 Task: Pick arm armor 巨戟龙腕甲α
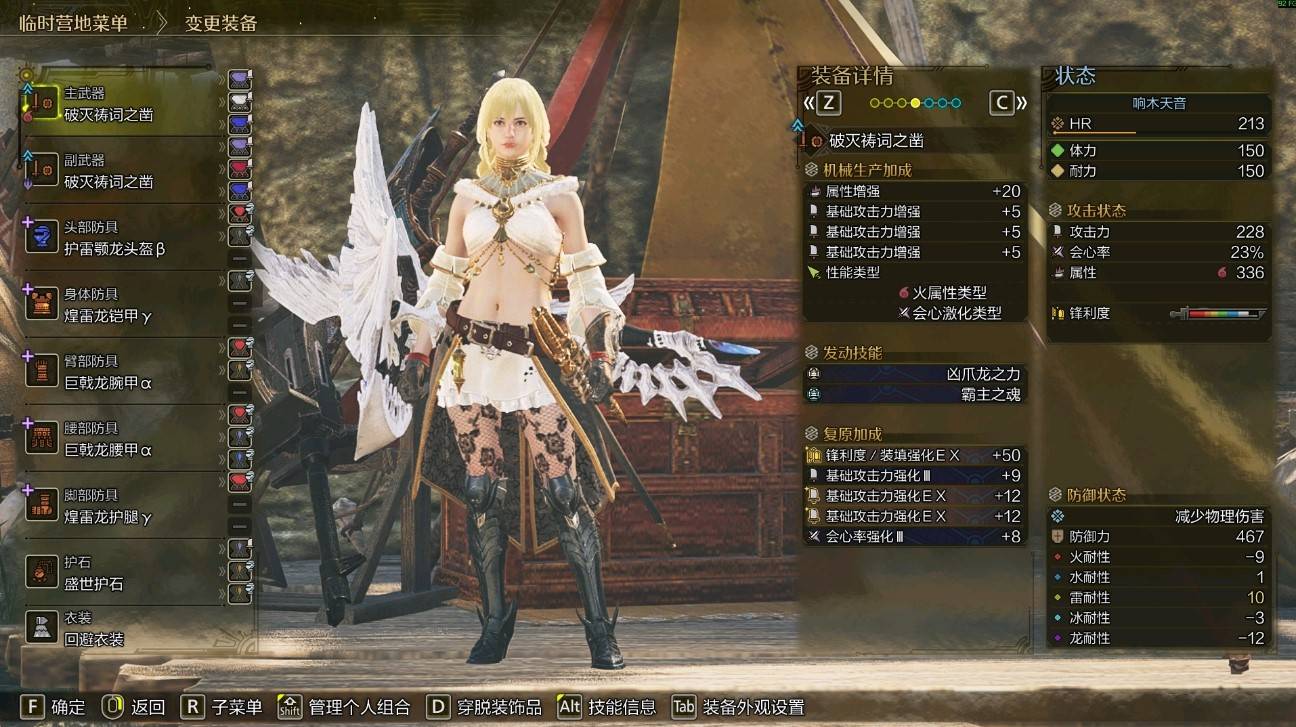[120, 372]
